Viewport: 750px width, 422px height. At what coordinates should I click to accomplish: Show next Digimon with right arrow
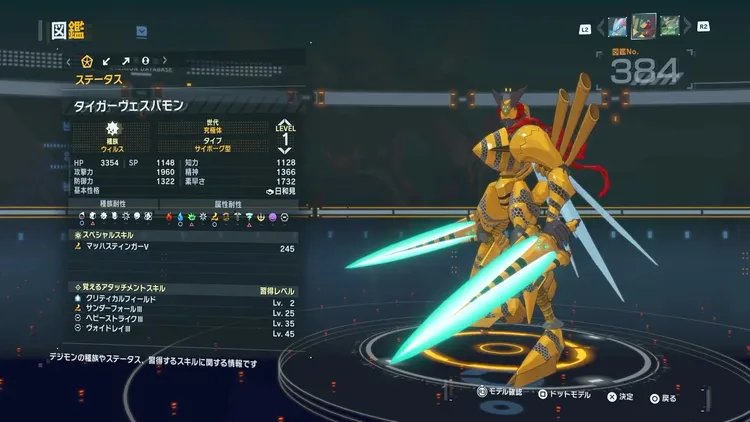pos(688,27)
